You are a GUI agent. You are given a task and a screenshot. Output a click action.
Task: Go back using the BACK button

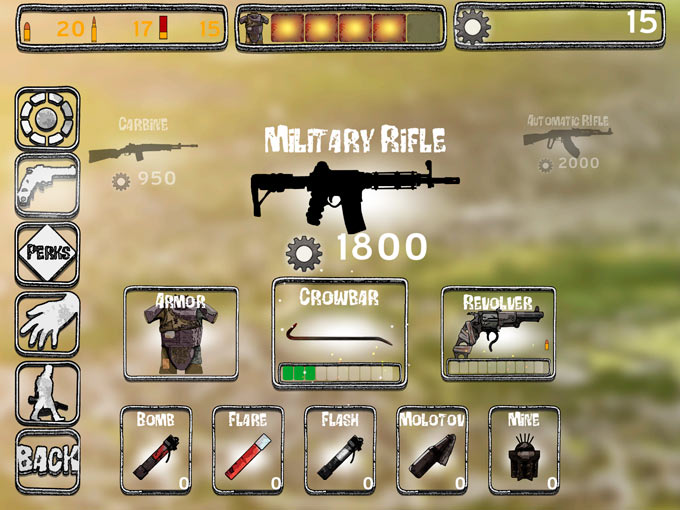click(47, 459)
